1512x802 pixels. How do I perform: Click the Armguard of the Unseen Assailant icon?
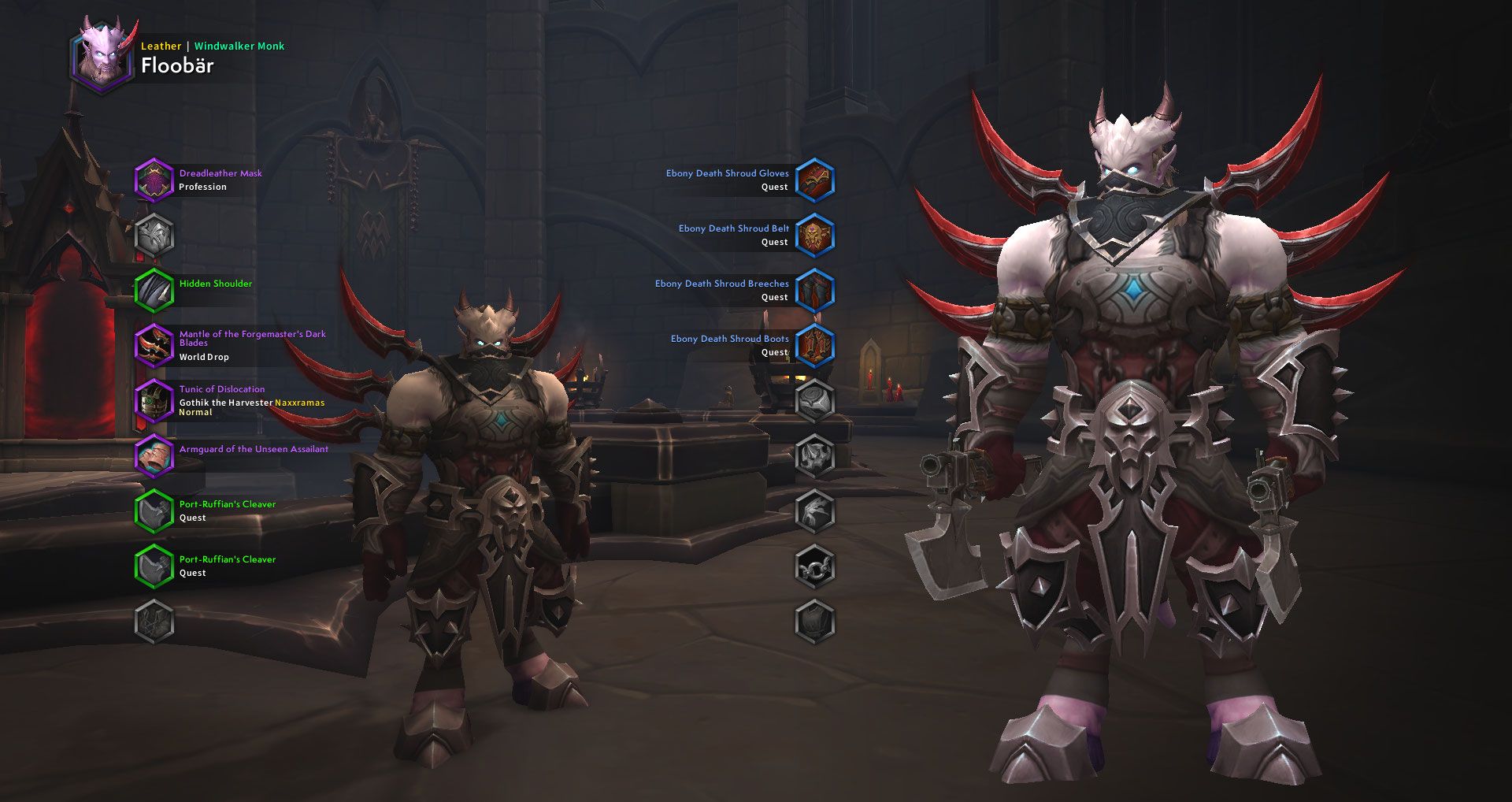[154, 455]
